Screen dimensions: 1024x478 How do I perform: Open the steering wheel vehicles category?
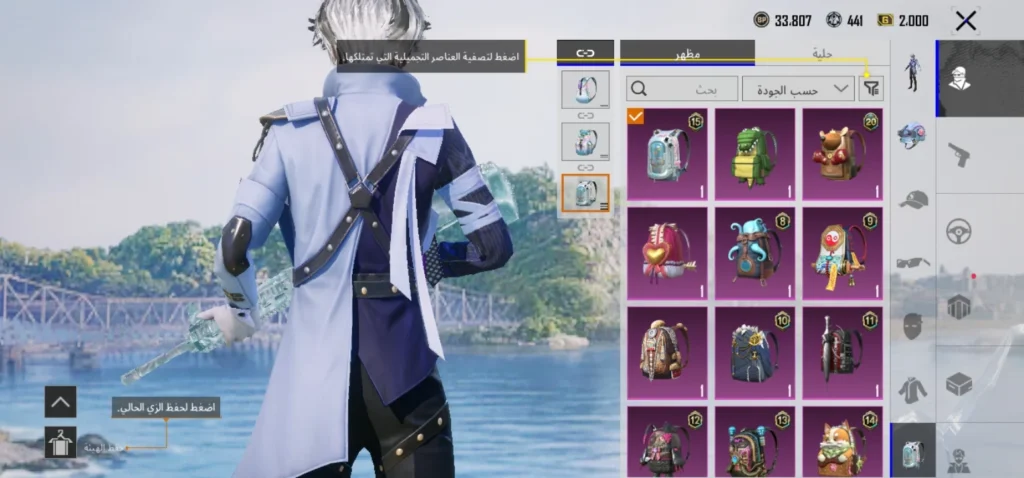click(959, 231)
